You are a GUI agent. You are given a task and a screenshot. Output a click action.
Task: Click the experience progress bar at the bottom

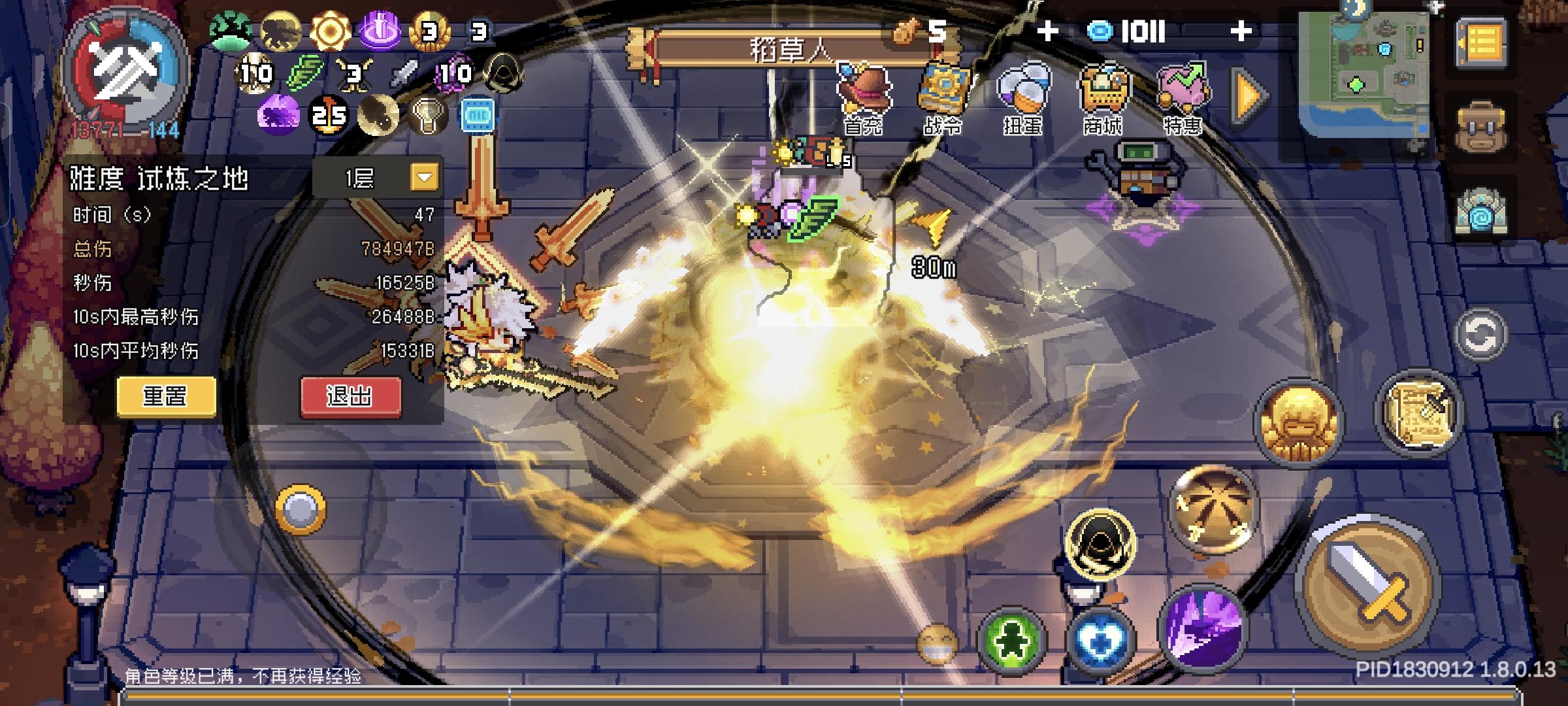[784, 696]
